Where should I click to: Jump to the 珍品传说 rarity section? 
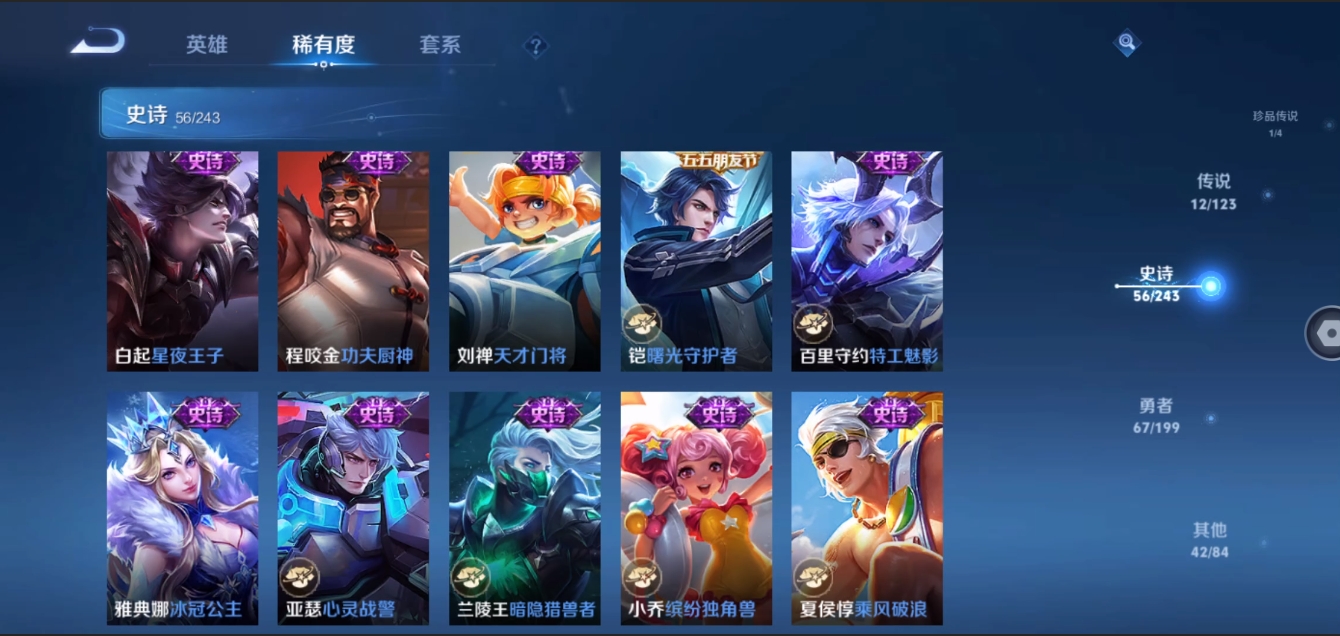1275,122
